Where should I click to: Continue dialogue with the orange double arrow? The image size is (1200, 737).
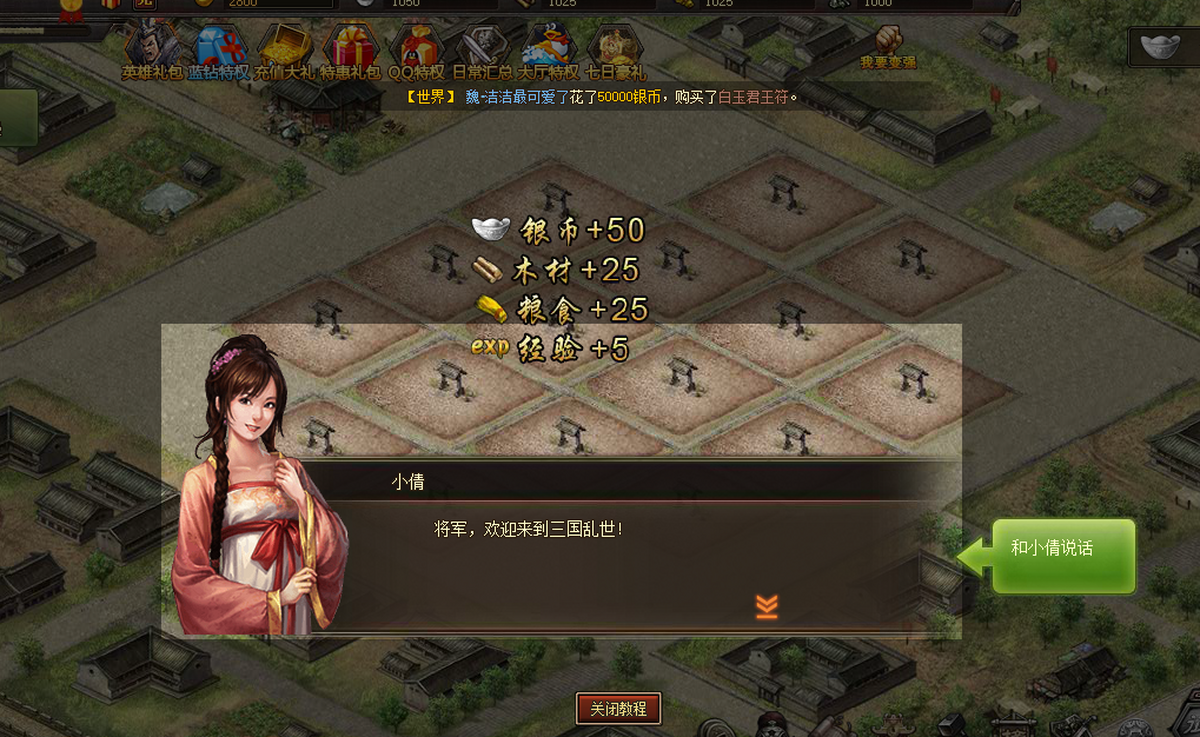click(767, 606)
